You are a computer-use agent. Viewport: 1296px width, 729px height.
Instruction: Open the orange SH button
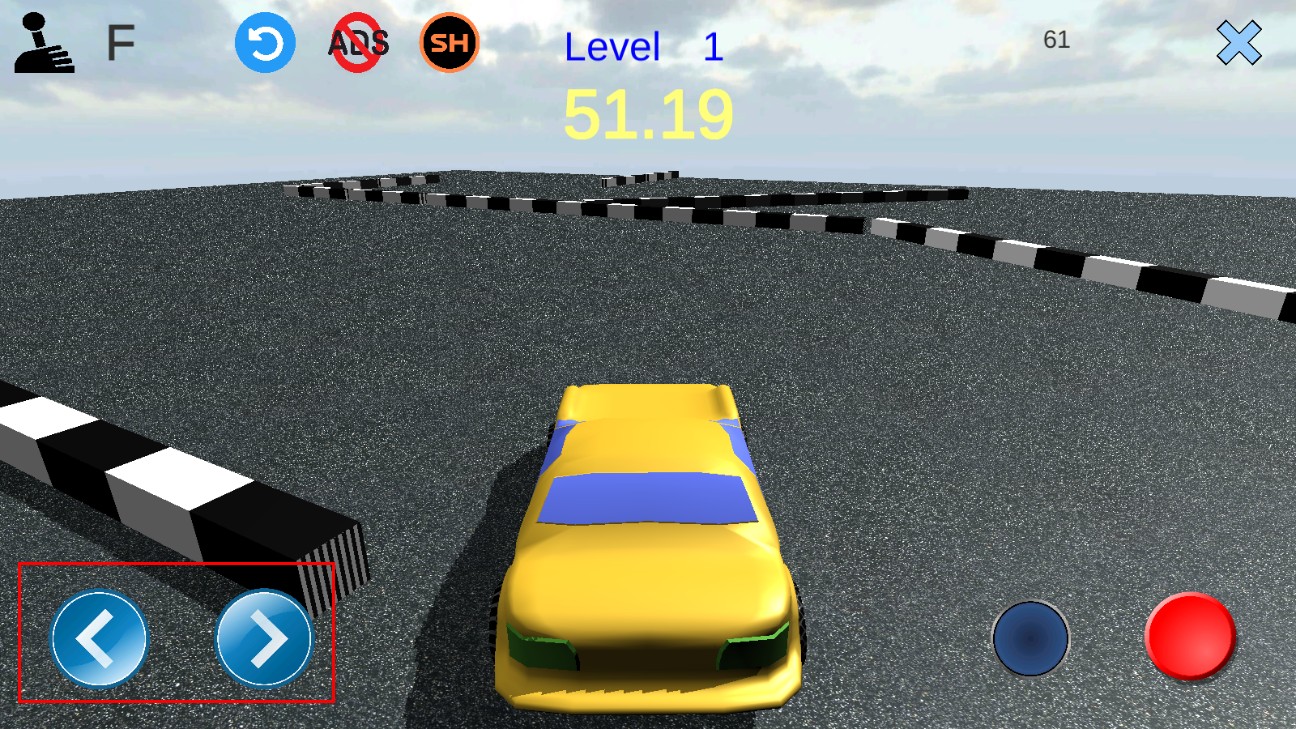tap(449, 43)
